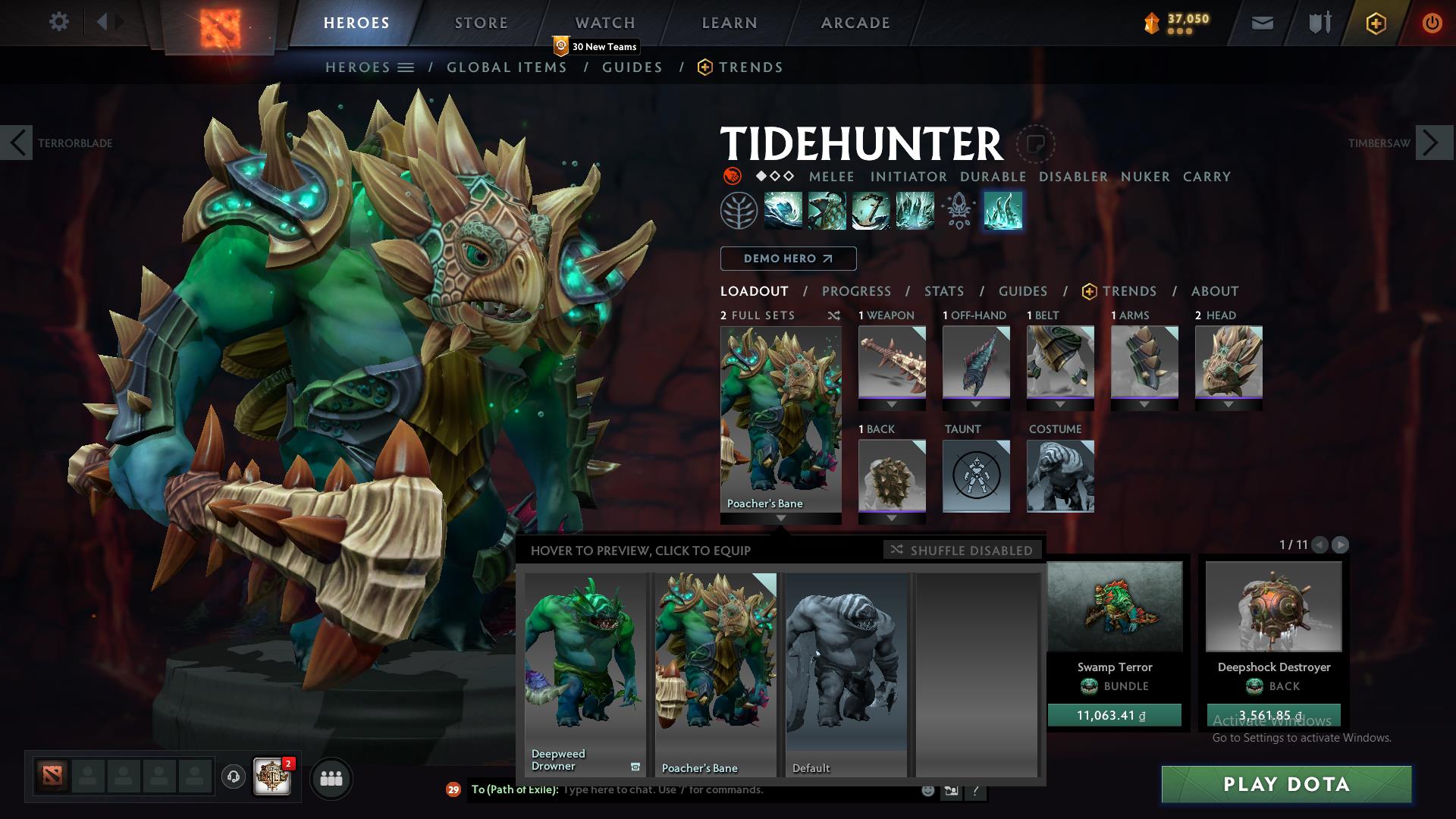View the hero Progress tab
Screen dimensions: 1456x819
856,291
